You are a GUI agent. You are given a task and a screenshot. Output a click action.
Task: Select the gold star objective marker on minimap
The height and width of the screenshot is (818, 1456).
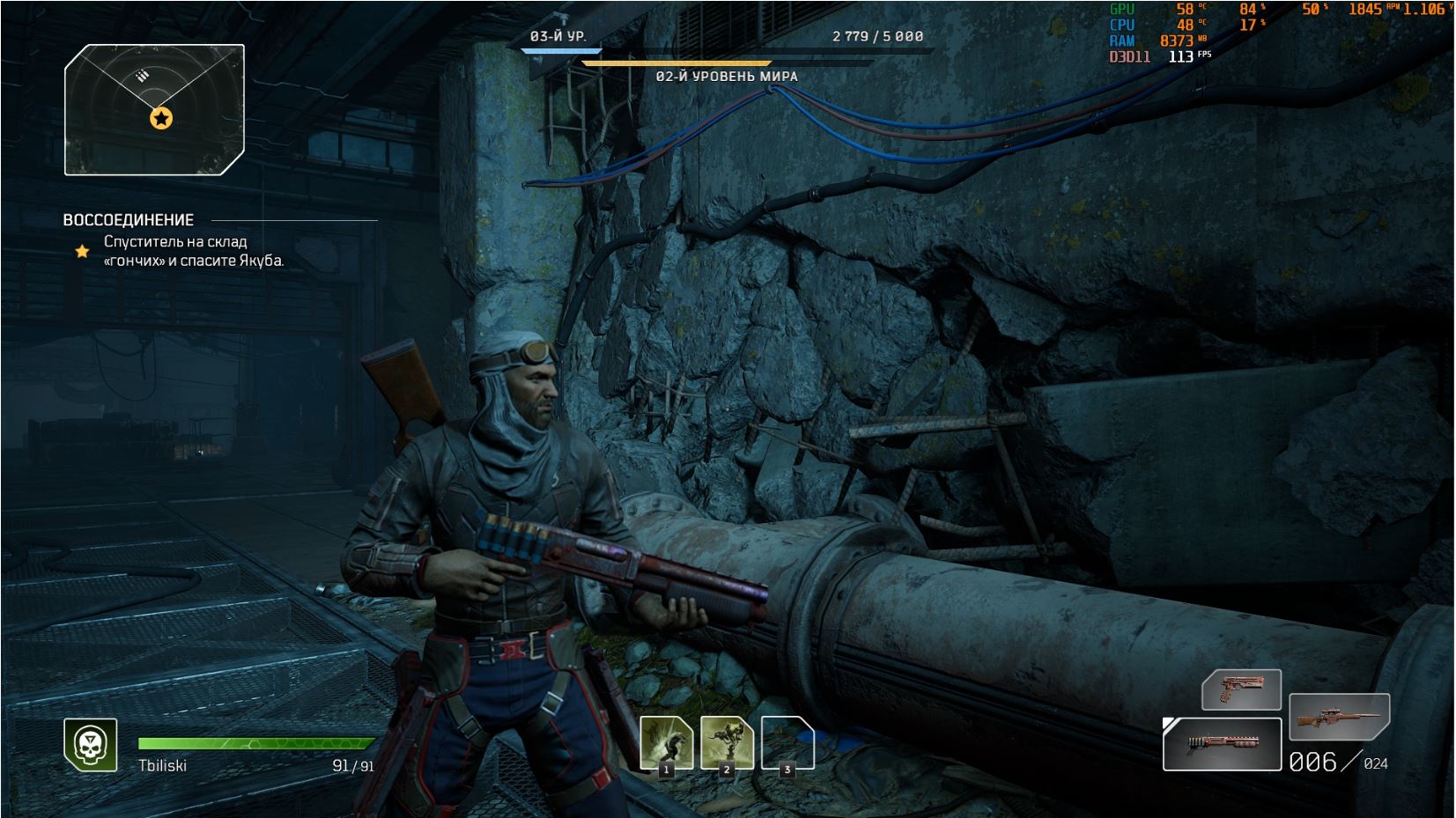point(161,118)
